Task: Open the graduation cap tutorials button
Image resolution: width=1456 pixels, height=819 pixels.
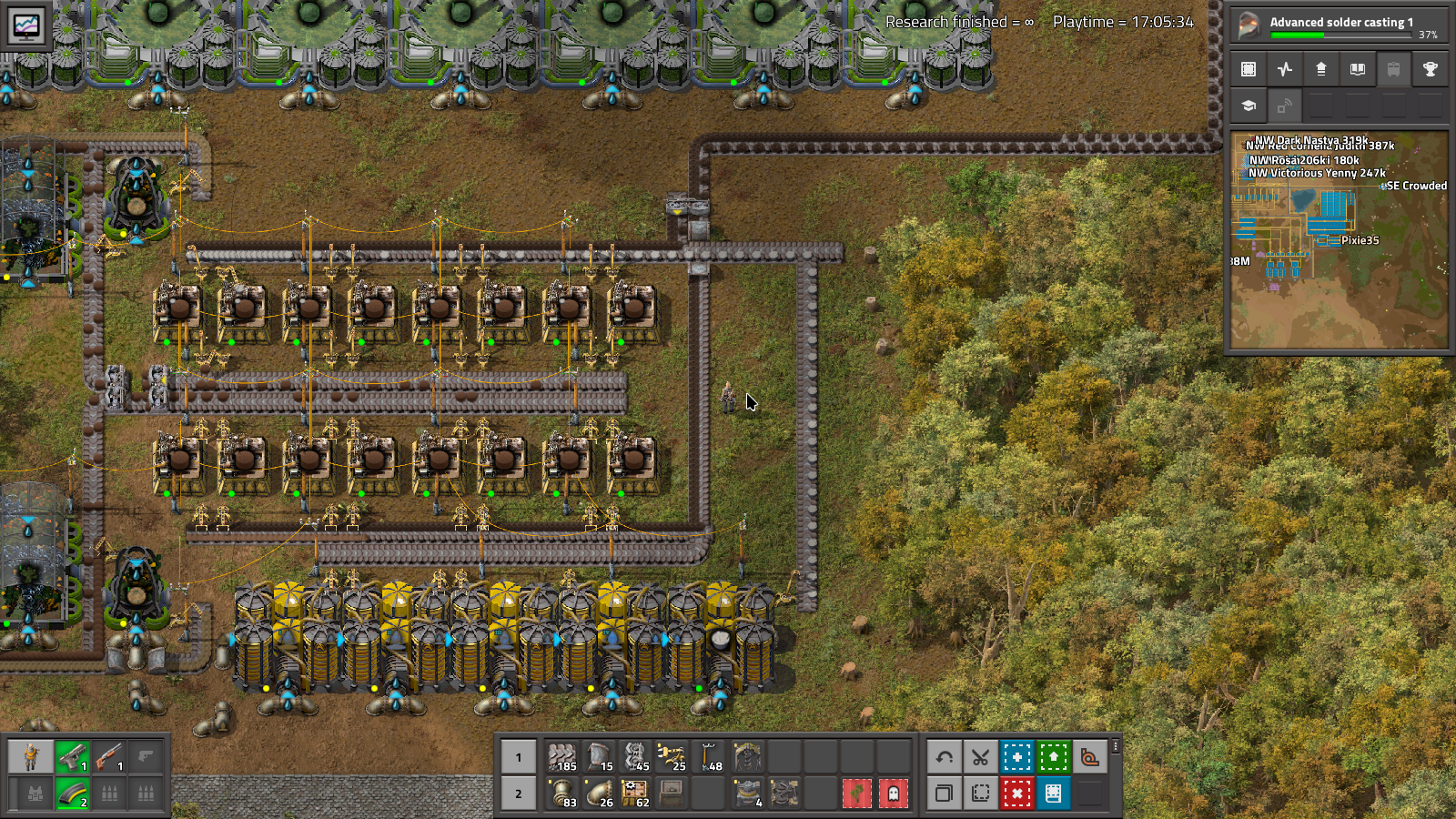Action: [x=1249, y=106]
